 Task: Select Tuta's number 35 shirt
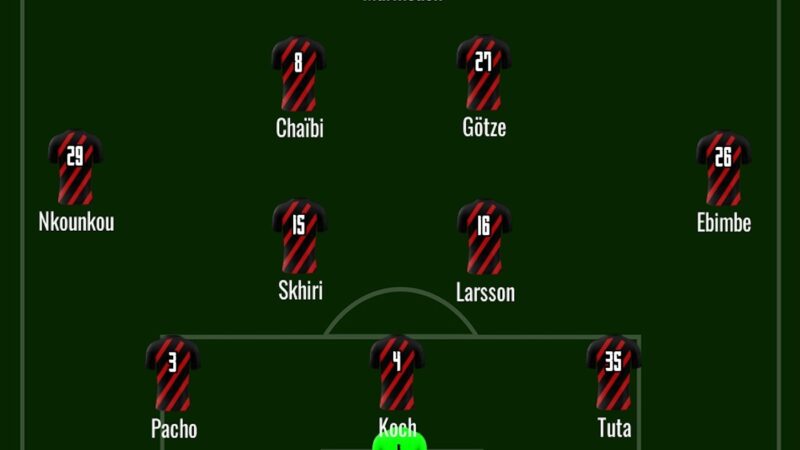point(613,372)
